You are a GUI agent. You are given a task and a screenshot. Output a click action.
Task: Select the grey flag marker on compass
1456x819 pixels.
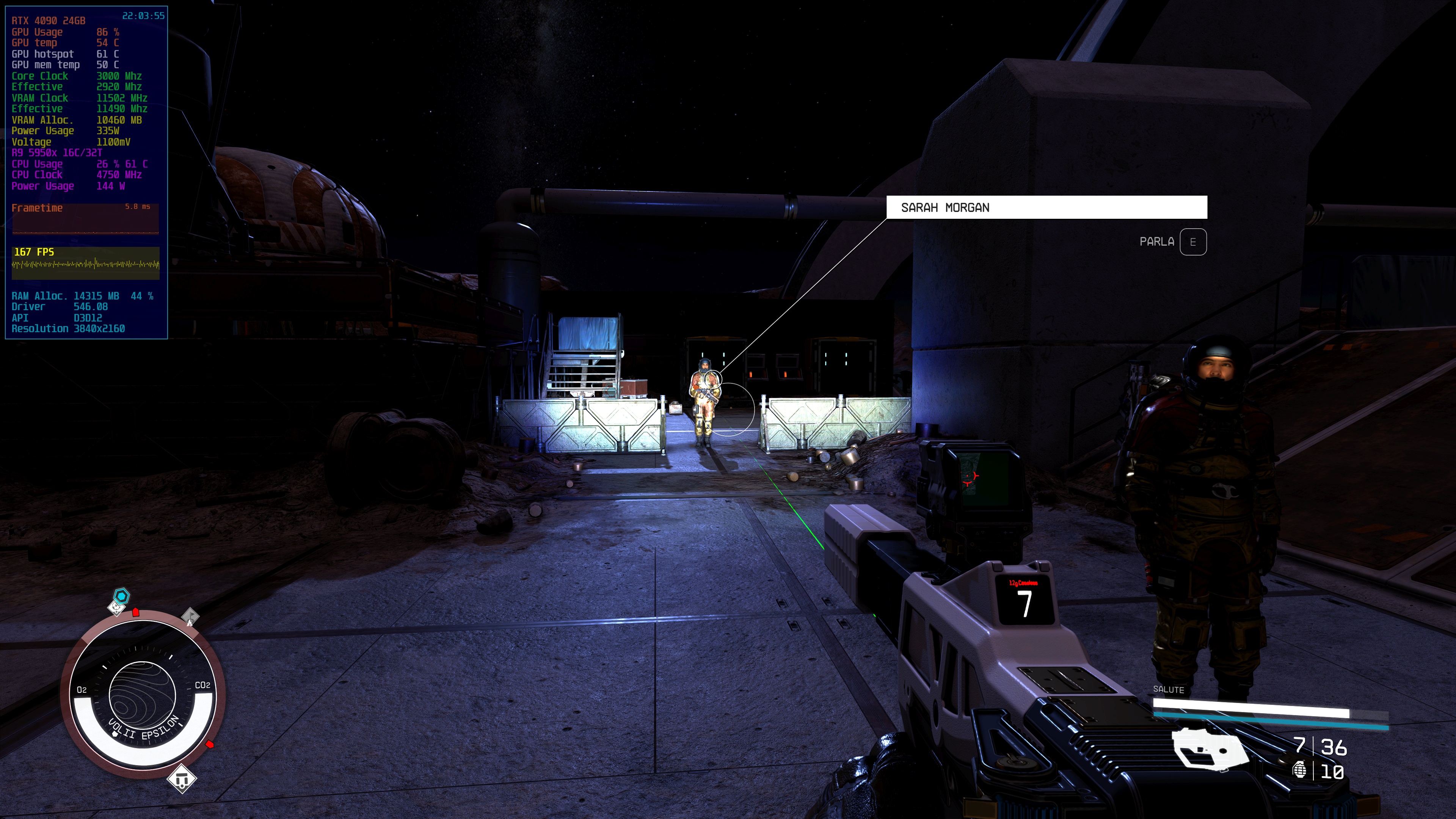point(190,615)
